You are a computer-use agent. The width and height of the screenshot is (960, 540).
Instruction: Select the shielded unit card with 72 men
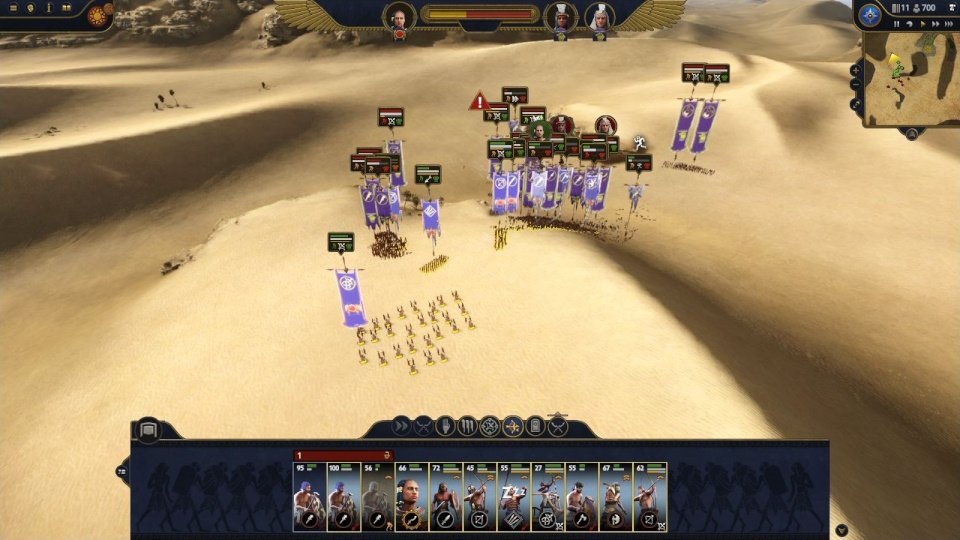click(445, 497)
